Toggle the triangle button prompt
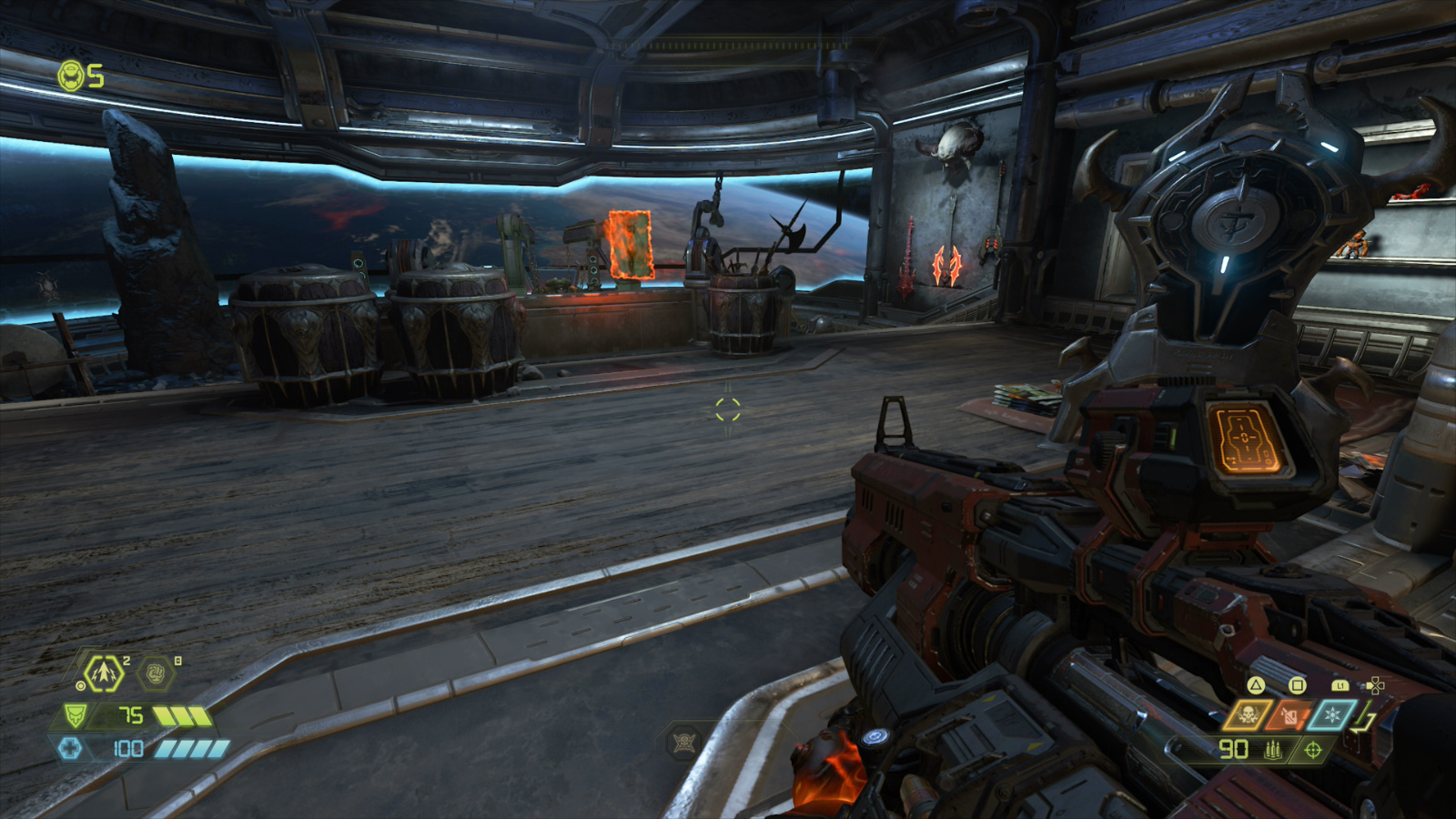 tap(1256, 685)
